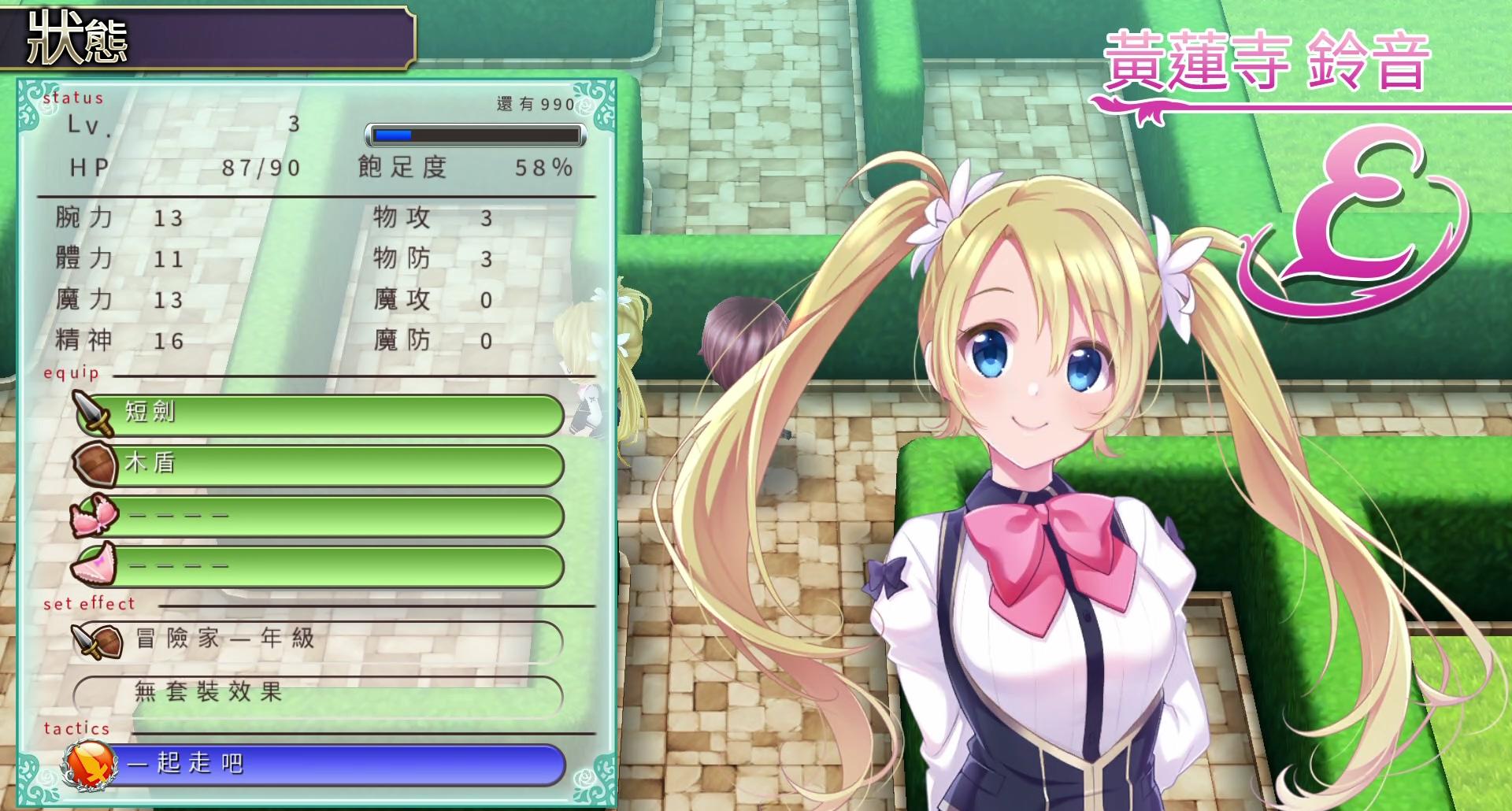The width and height of the screenshot is (1512, 811).
Task: Select the 無套裝效果 set effect row
Action: (319, 694)
